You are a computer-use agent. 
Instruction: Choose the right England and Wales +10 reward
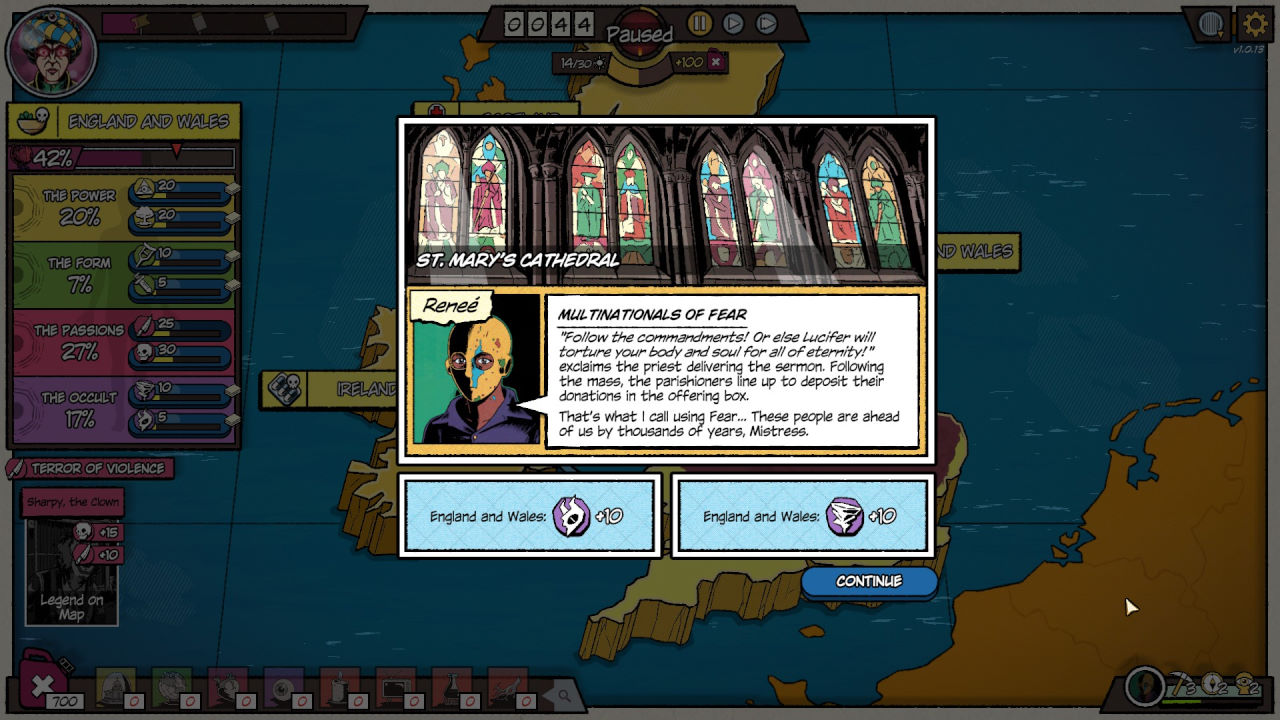click(802, 516)
